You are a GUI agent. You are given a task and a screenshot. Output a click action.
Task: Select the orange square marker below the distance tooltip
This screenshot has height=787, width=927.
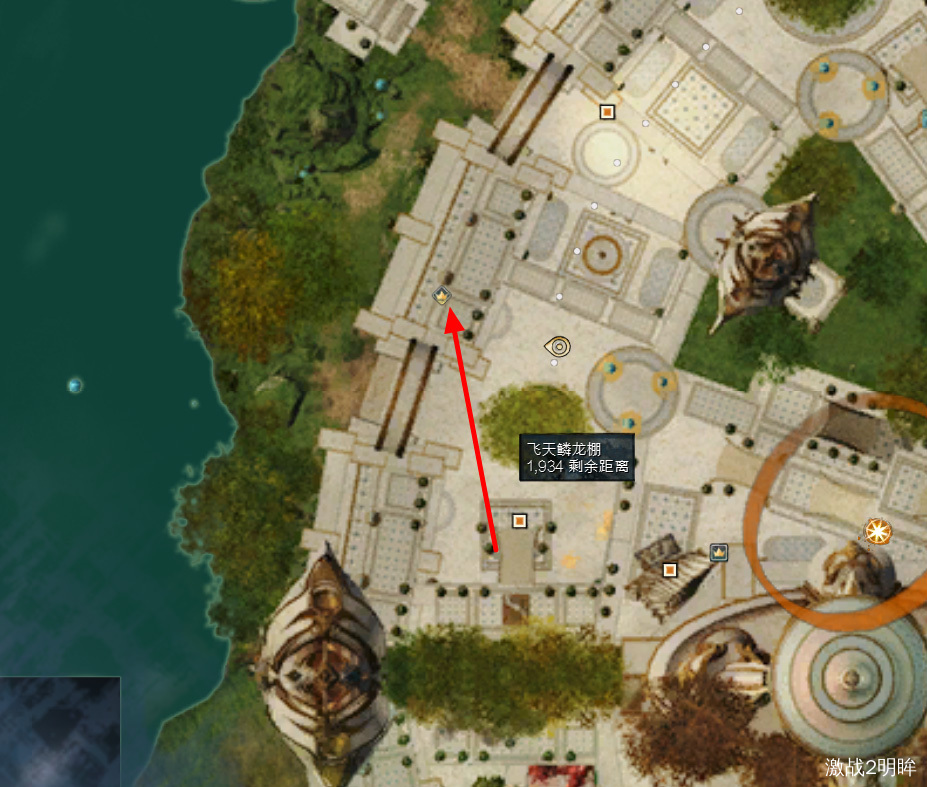[x=519, y=520]
